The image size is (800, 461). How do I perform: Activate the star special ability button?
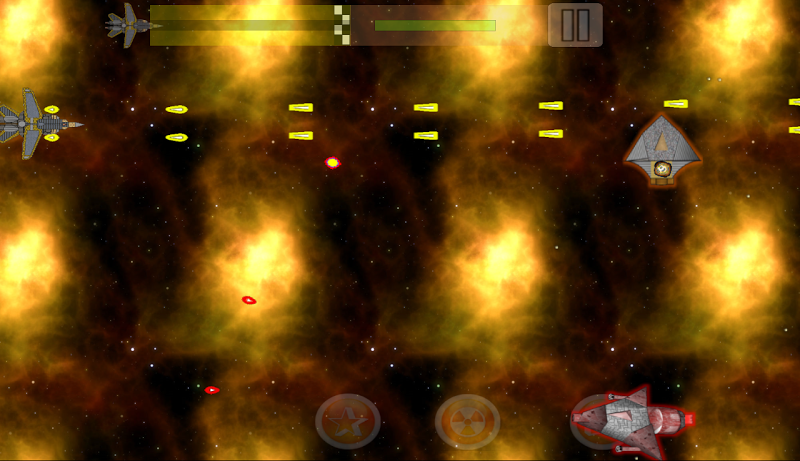pyautogui.click(x=348, y=421)
